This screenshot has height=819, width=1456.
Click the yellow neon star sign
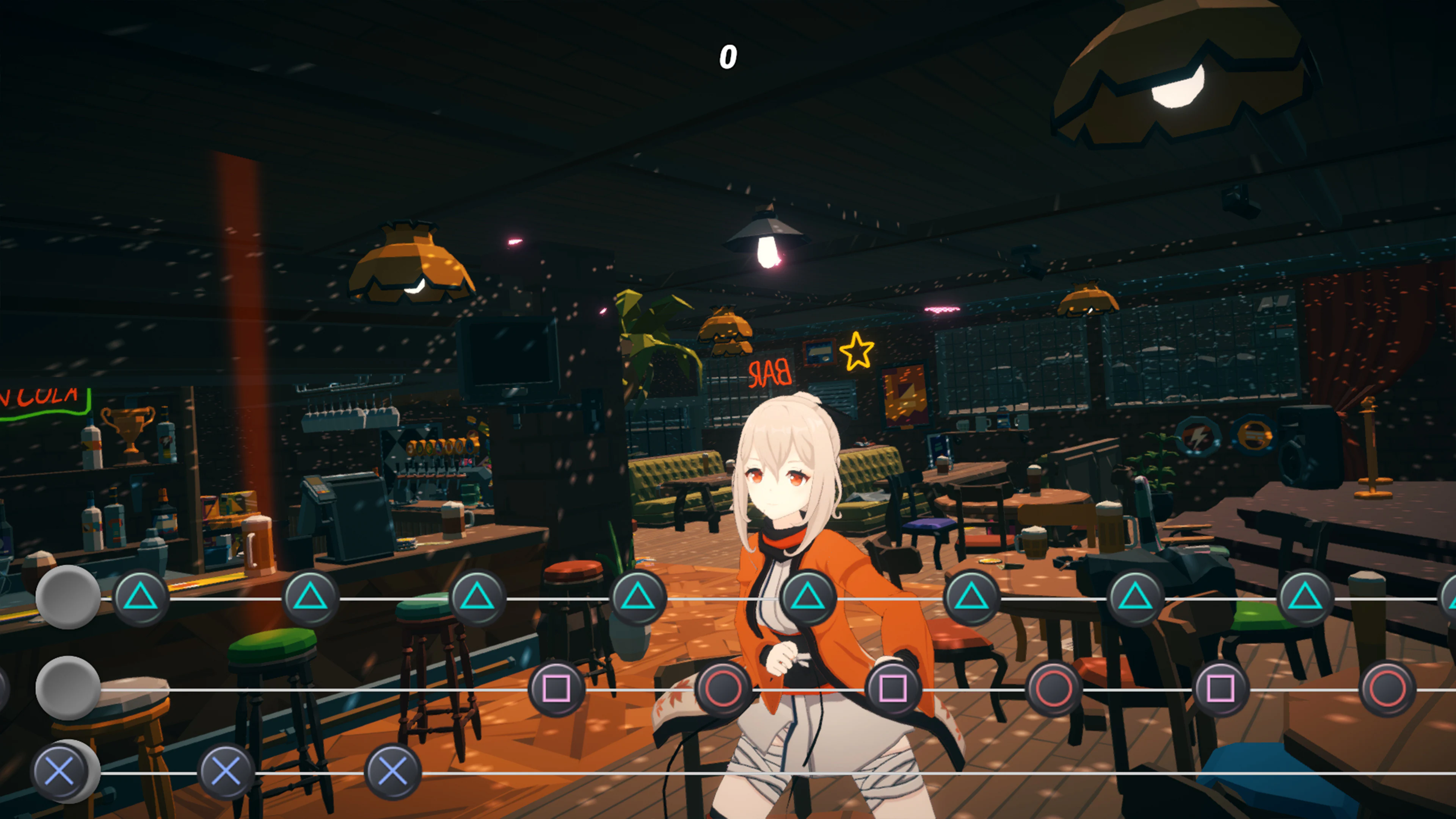tap(858, 351)
